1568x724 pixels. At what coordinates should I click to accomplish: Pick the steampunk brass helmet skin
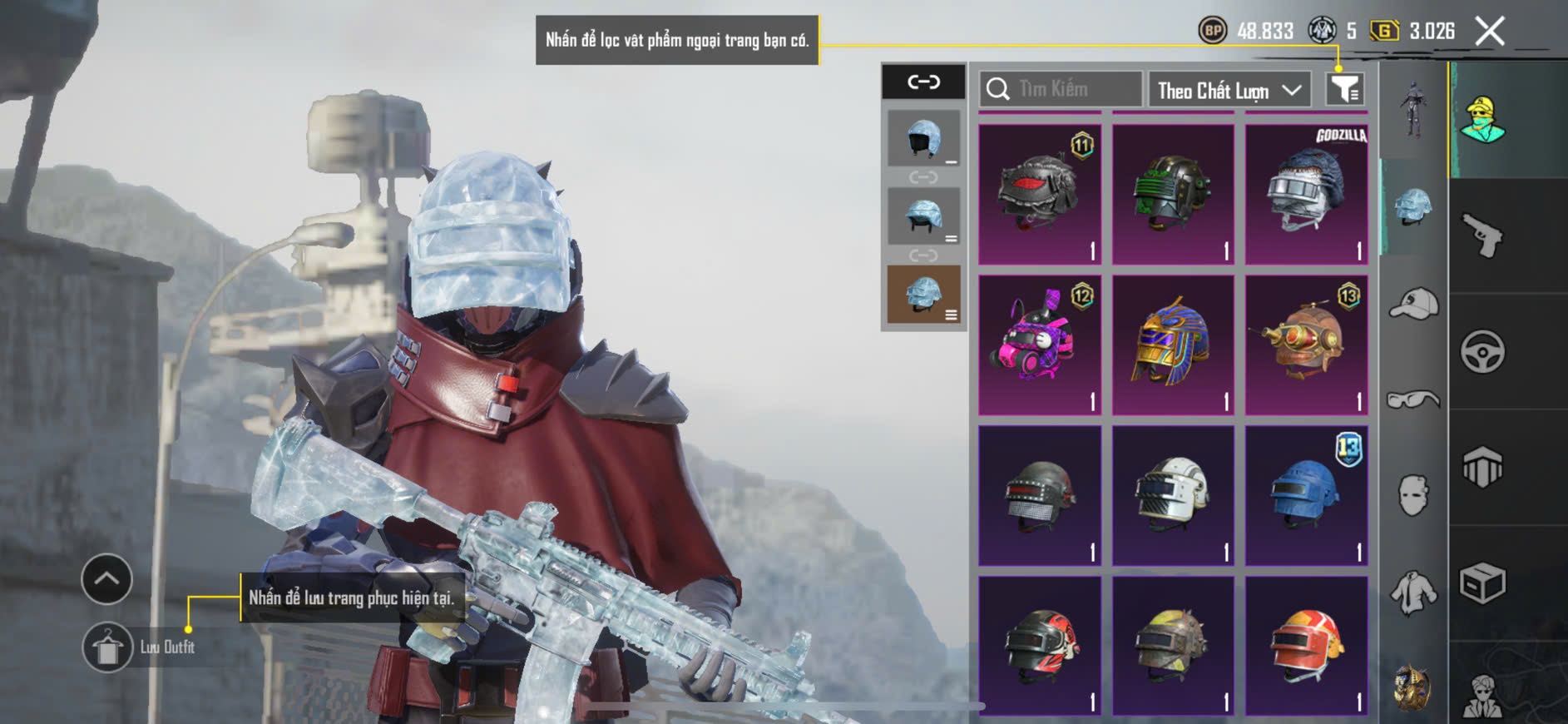(x=1306, y=345)
